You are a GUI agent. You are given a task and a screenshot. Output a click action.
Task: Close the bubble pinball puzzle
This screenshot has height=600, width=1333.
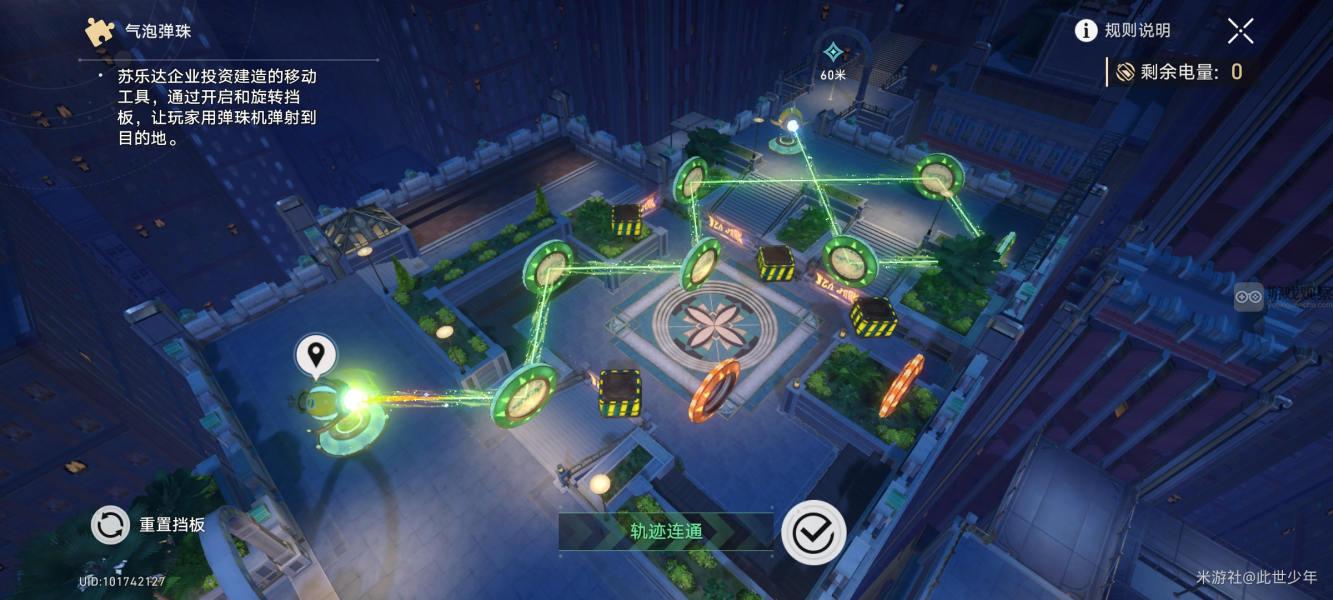1240,31
